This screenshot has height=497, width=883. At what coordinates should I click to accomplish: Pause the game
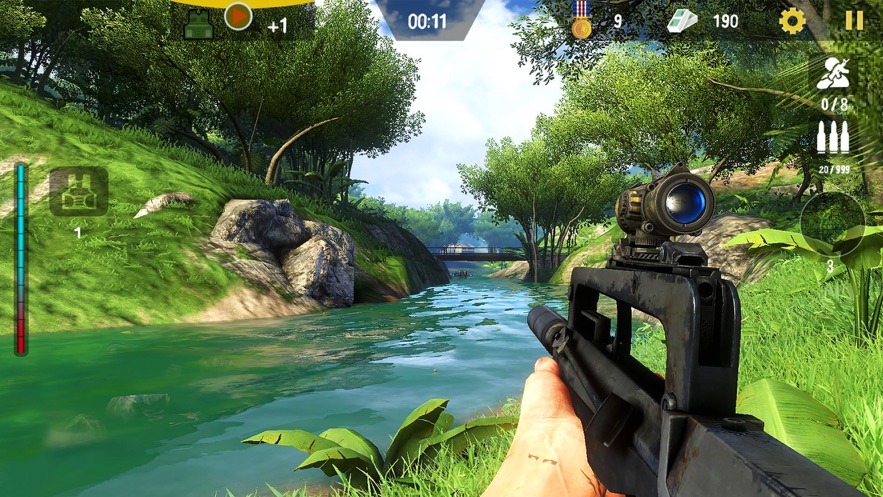coord(854,20)
